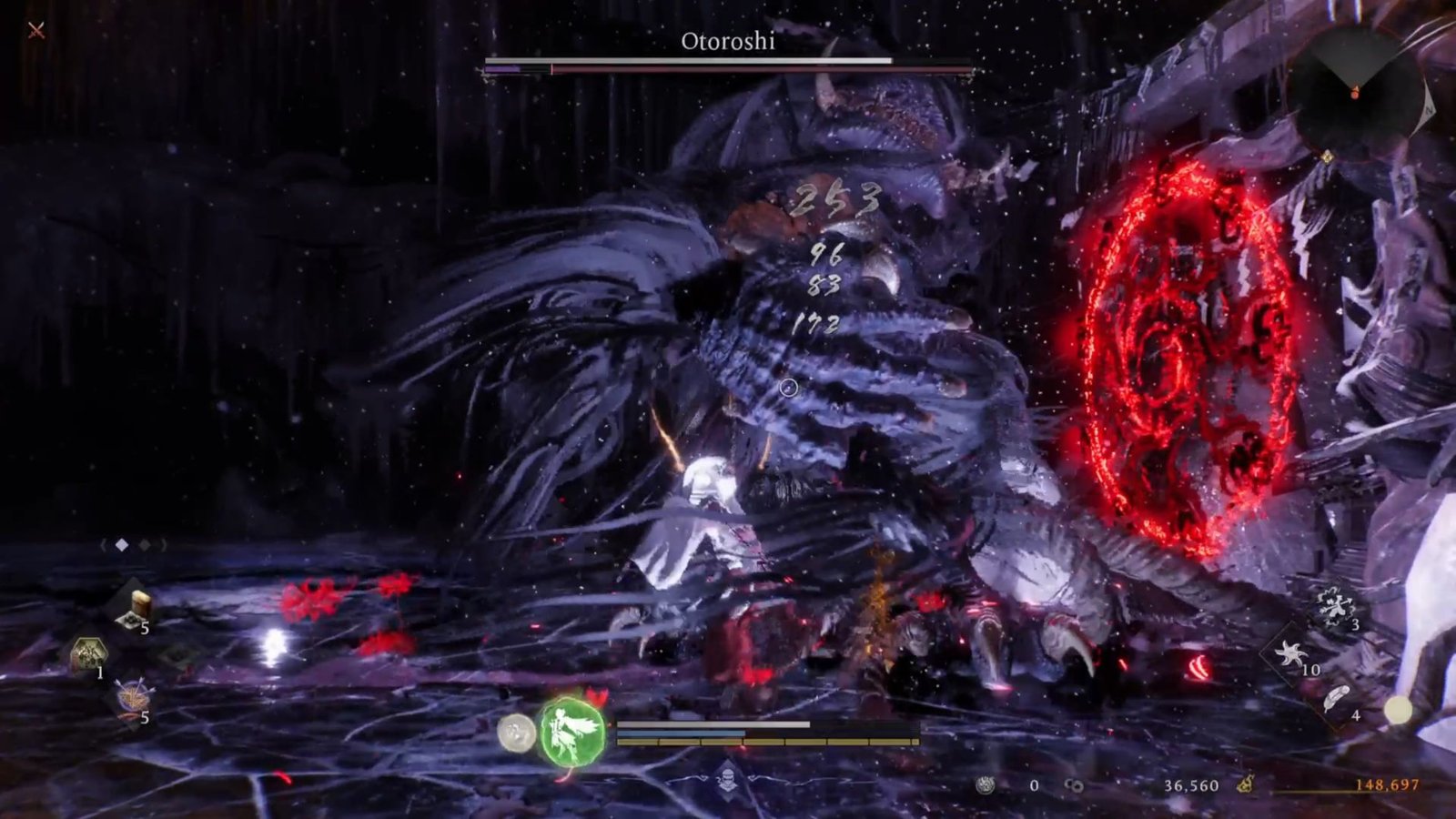The width and height of the screenshot is (1456, 819).
Task: Click the red X mark at top left
Action: (x=35, y=29)
